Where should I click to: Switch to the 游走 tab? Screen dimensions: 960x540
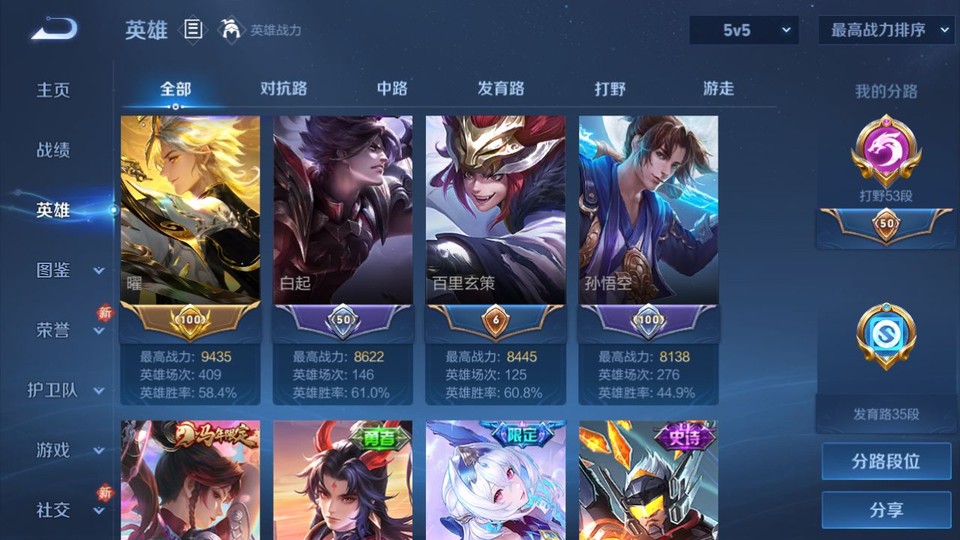(718, 88)
